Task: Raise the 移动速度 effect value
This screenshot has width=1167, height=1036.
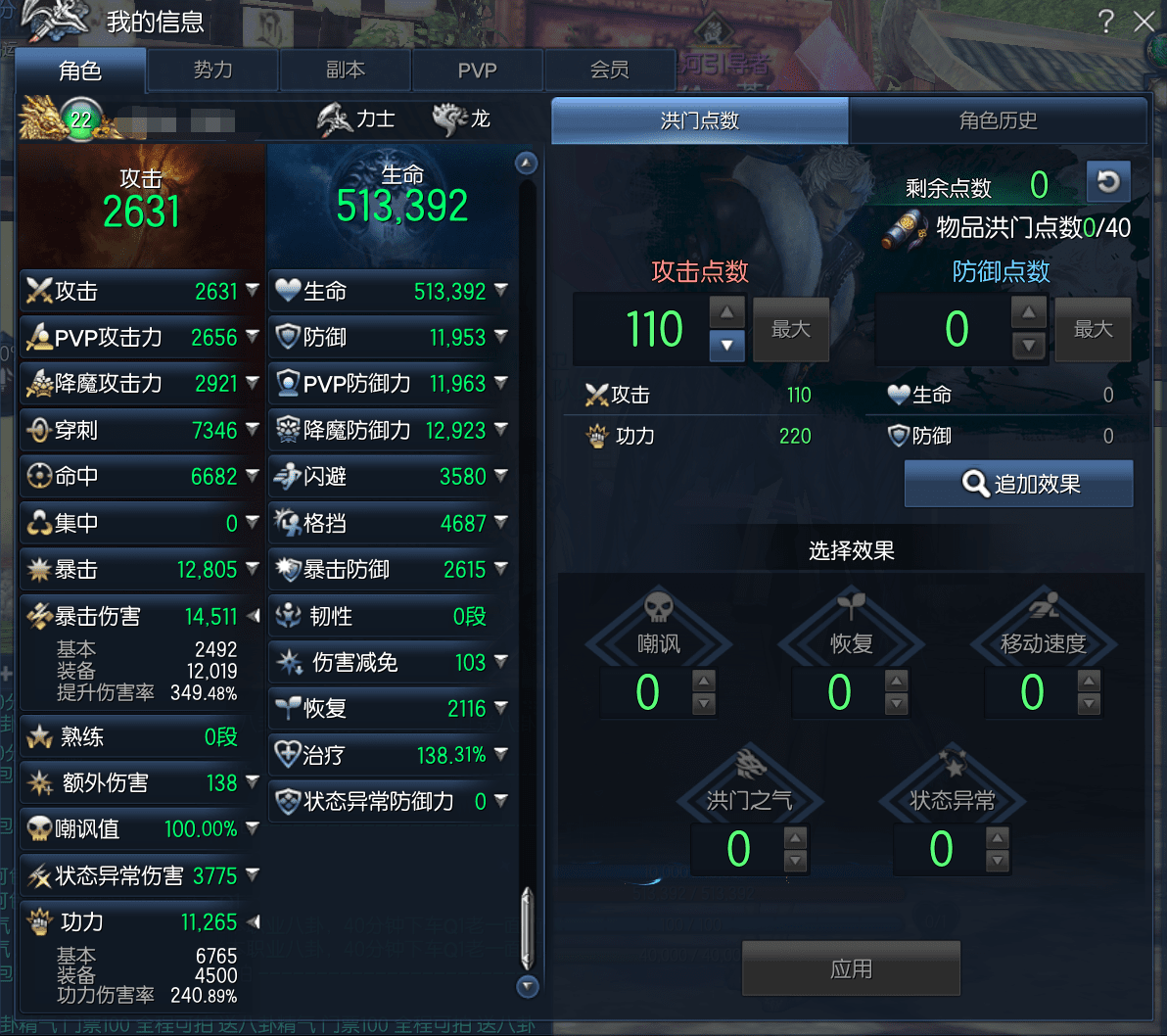Action: (1089, 681)
